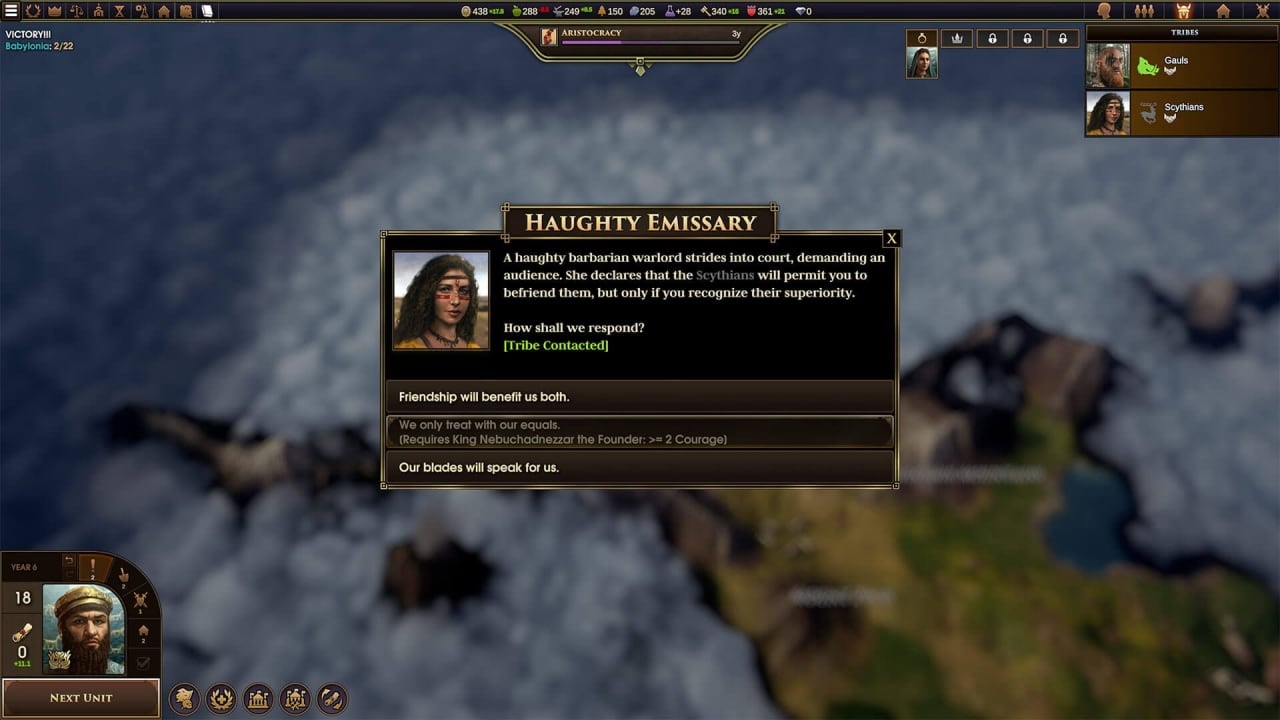Open the hourglass icon in the top toolbar
Screen dimensions: 1280x720
[x=120, y=11]
